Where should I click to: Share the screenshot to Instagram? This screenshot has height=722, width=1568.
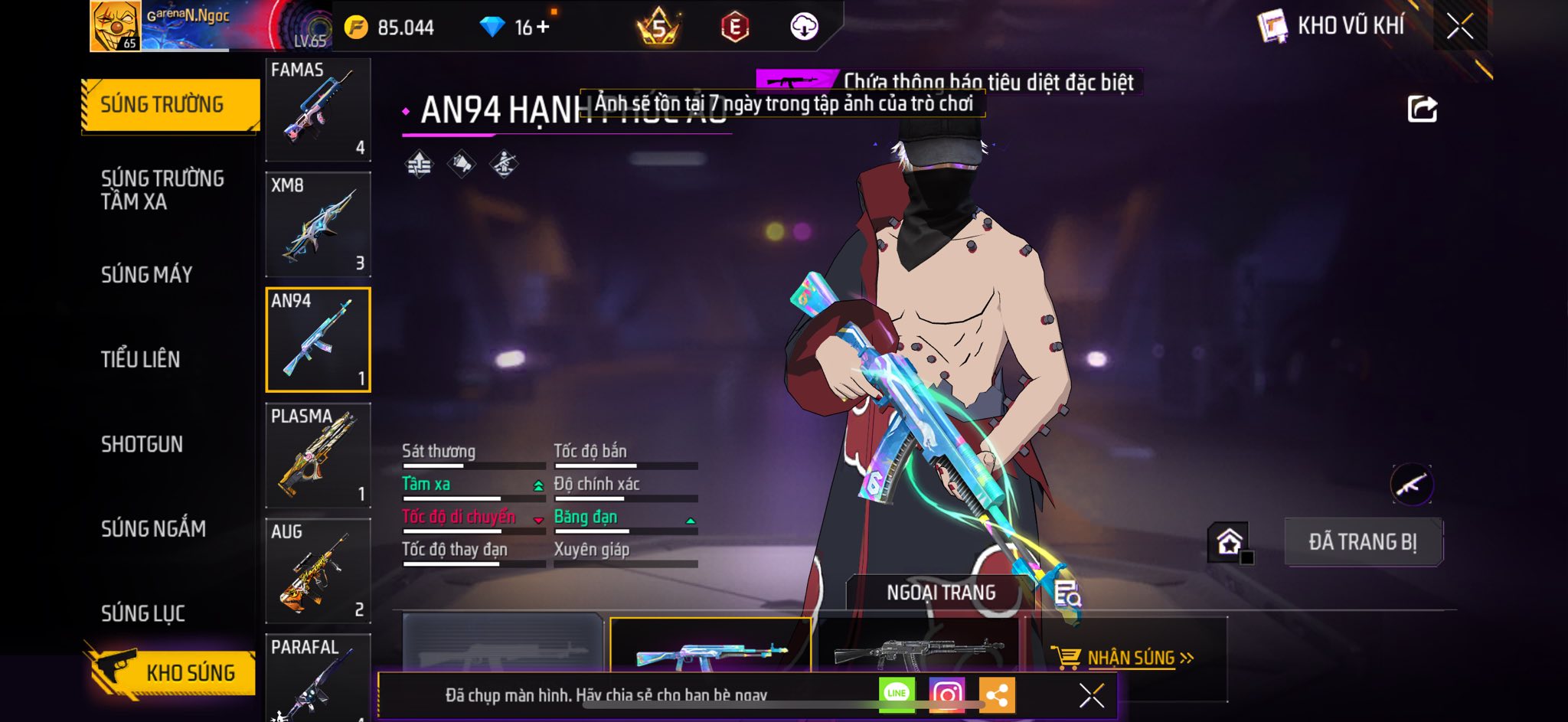click(x=946, y=694)
